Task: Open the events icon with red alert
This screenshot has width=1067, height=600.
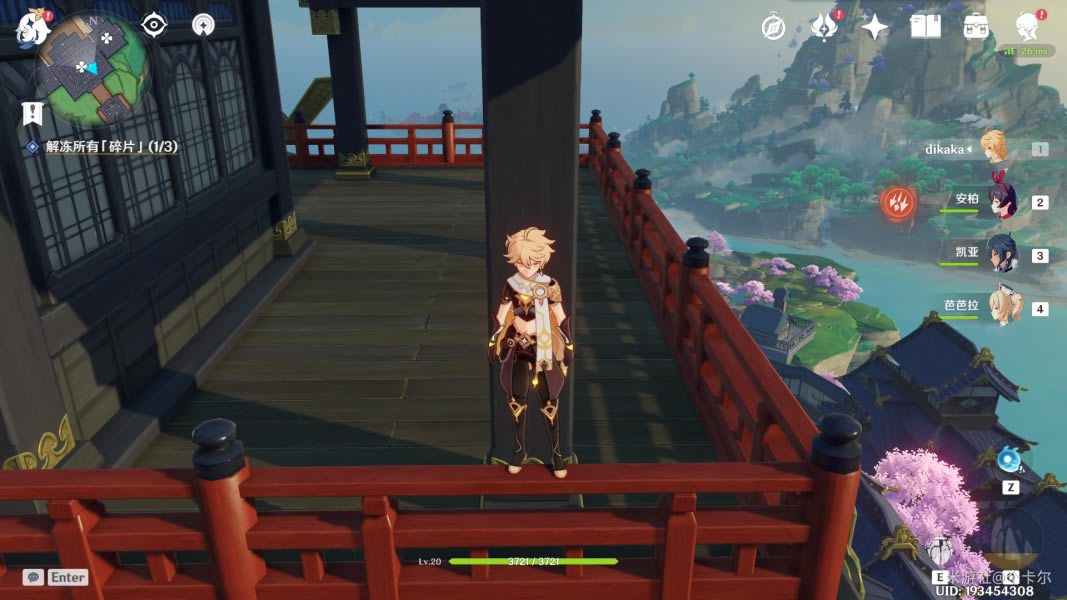Action: 824,27
